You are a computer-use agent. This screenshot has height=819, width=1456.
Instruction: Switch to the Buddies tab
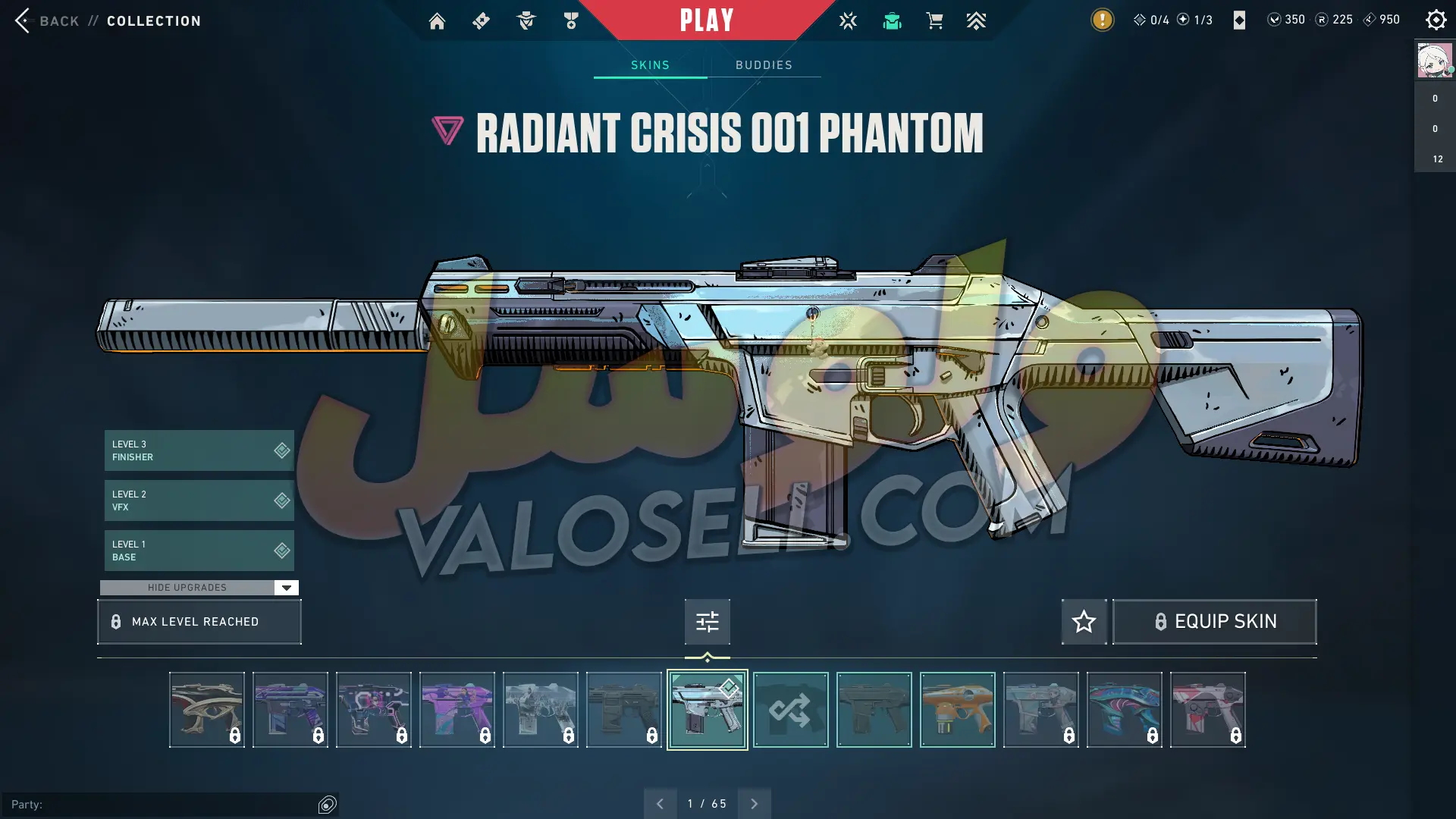pos(764,65)
